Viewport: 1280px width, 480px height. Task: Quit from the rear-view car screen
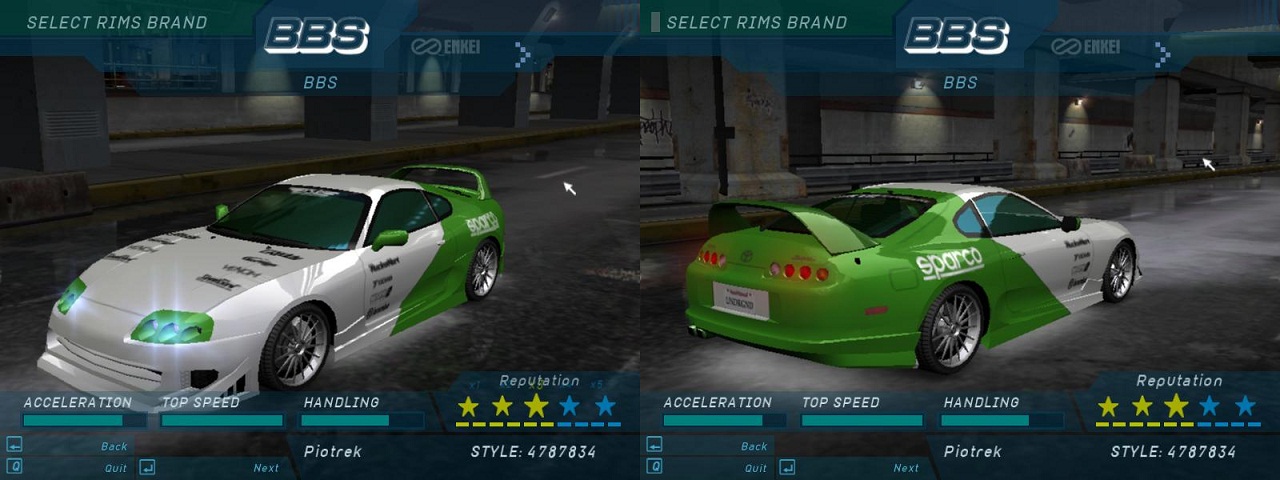pos(754,467)
